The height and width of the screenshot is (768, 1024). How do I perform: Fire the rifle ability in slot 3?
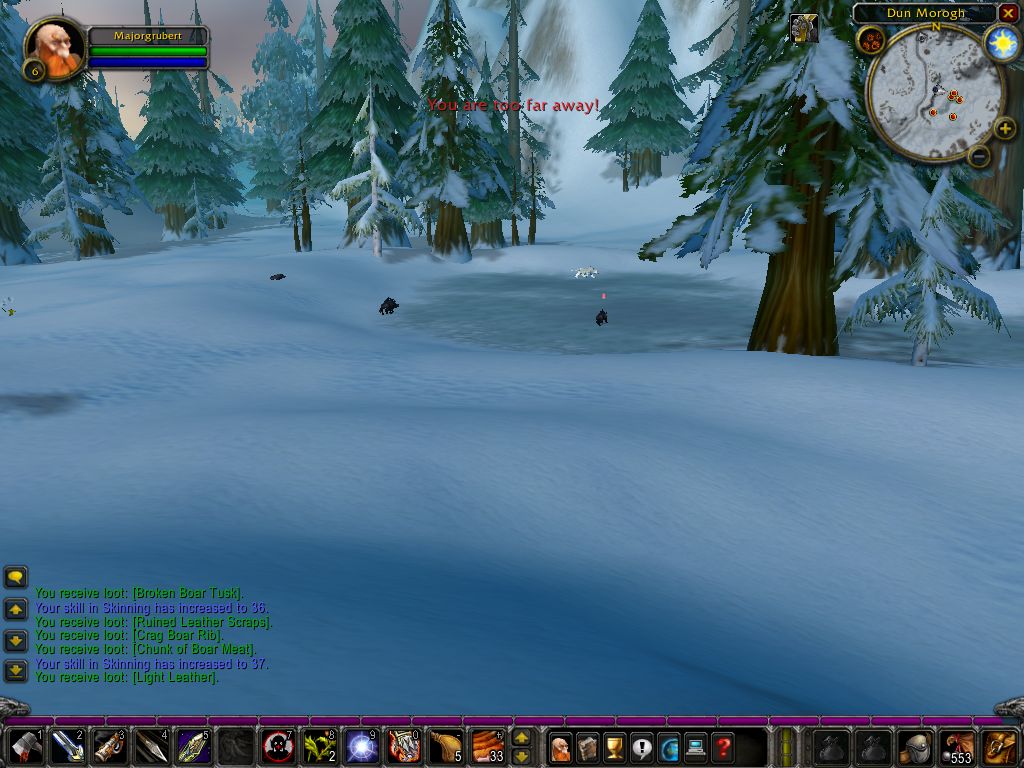point(110,746)
